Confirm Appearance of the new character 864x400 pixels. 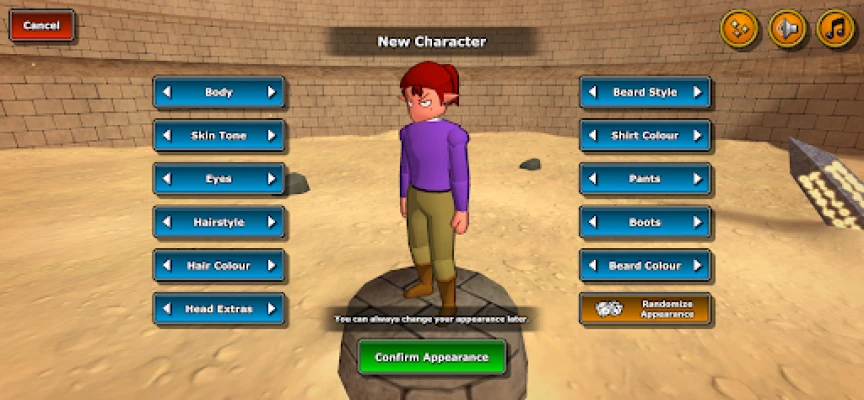click(432, 357)
